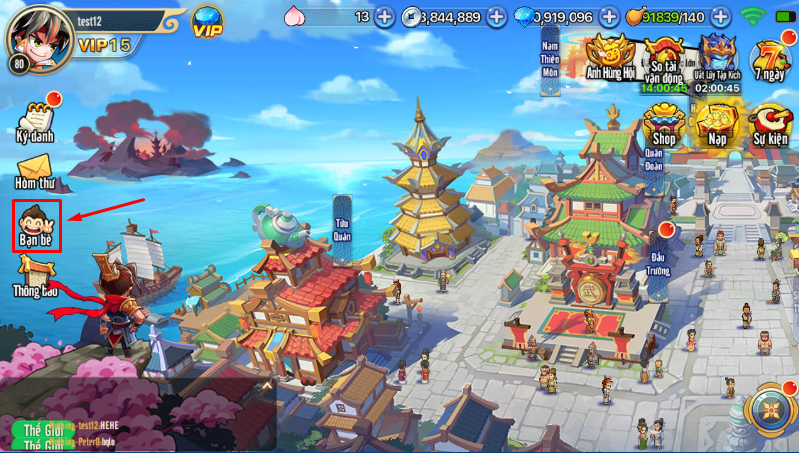Open the 7 ngày seven-day reward

(x=770, y=62)
